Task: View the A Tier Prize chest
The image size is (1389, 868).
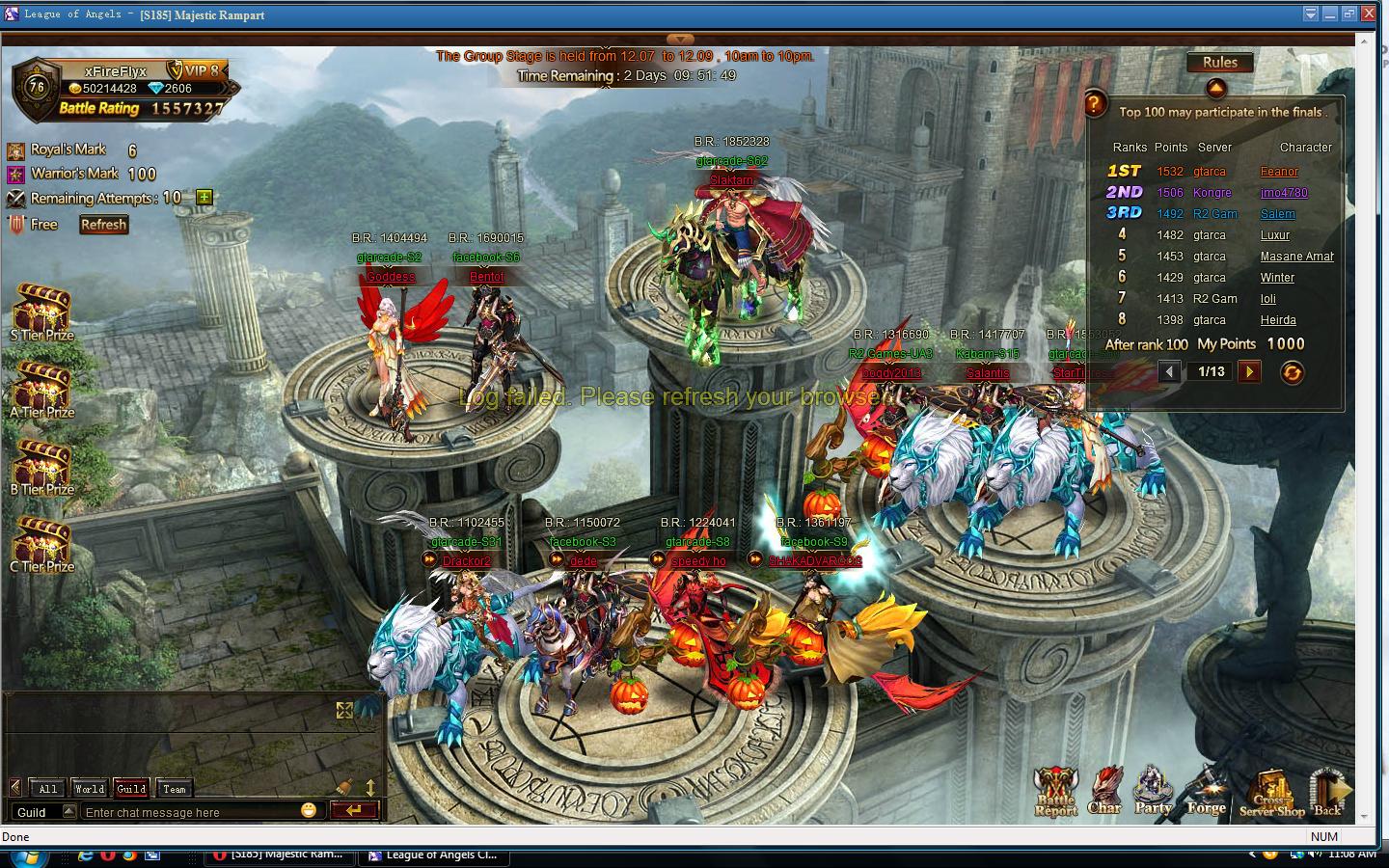Action: pyautogui.click(x=41, y=389)
